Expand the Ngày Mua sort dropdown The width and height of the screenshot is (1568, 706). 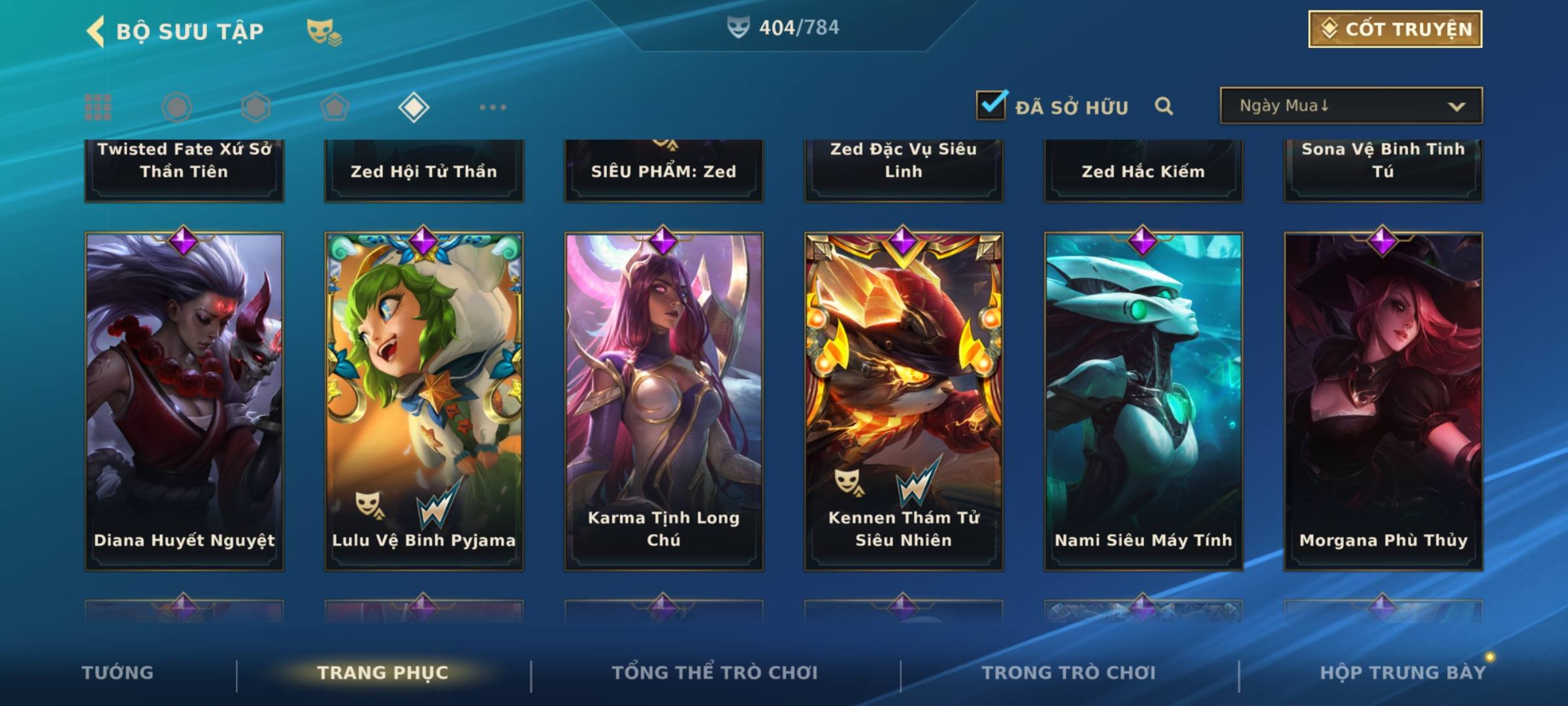1350,106
